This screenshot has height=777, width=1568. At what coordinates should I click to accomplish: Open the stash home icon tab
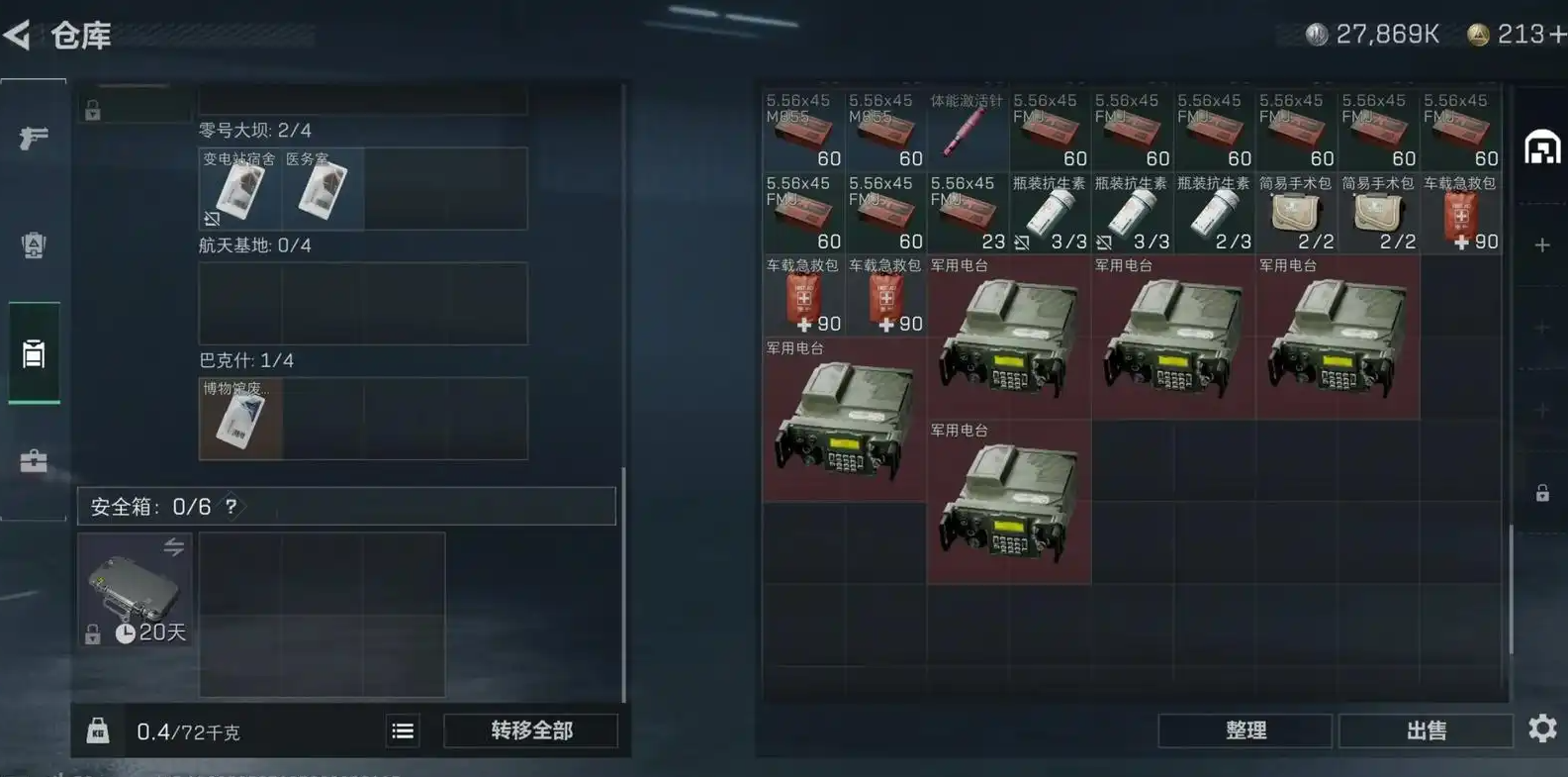[x=1542, y=148]
